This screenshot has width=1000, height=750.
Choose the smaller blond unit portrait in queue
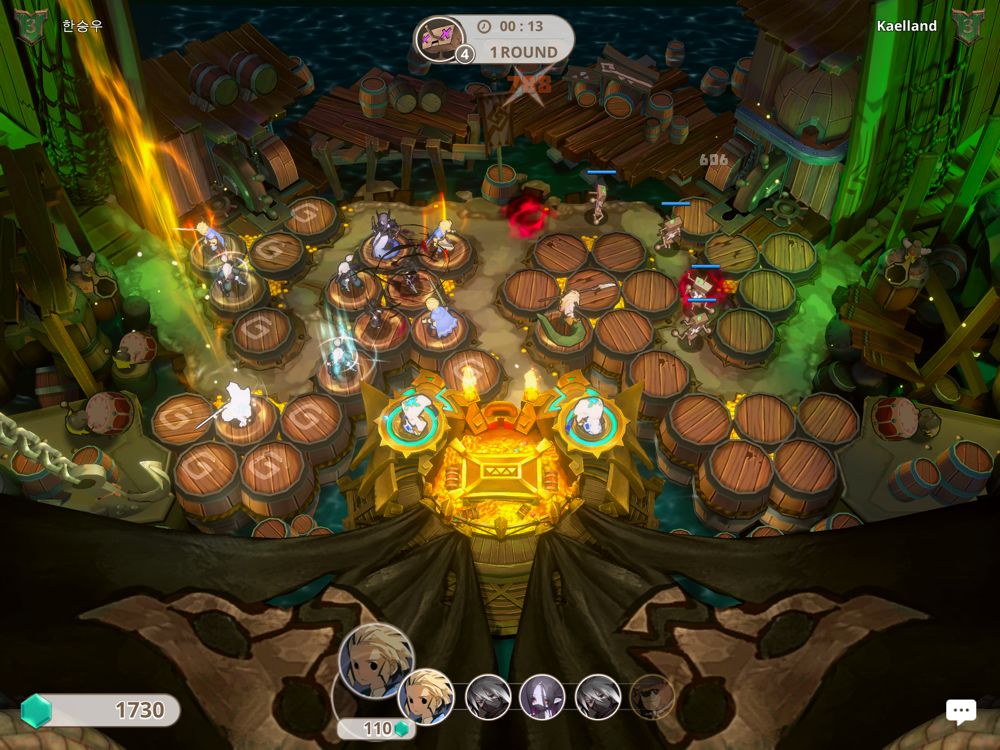coord(426,695)
